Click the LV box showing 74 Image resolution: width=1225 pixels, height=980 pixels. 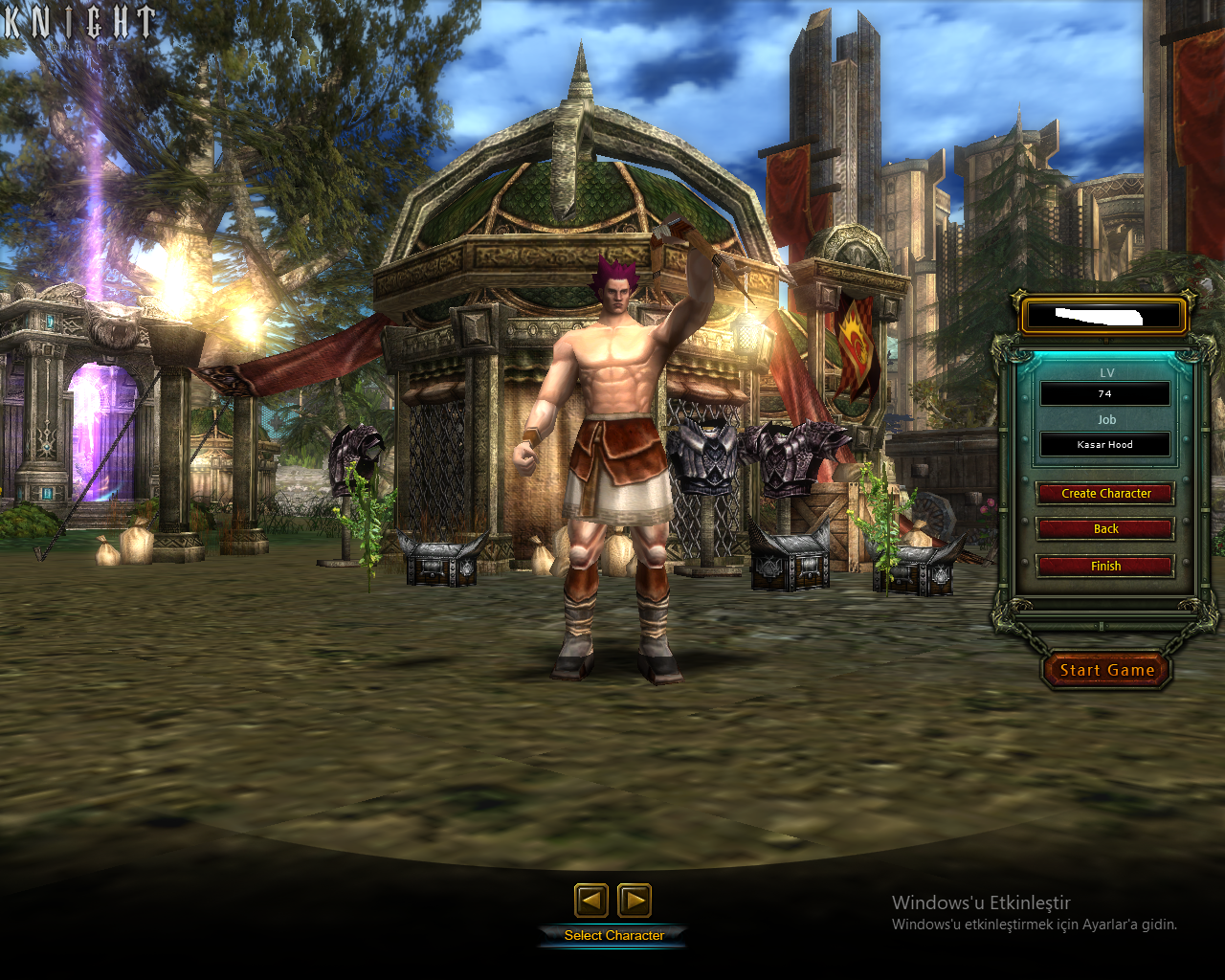tap(1105, 394)
